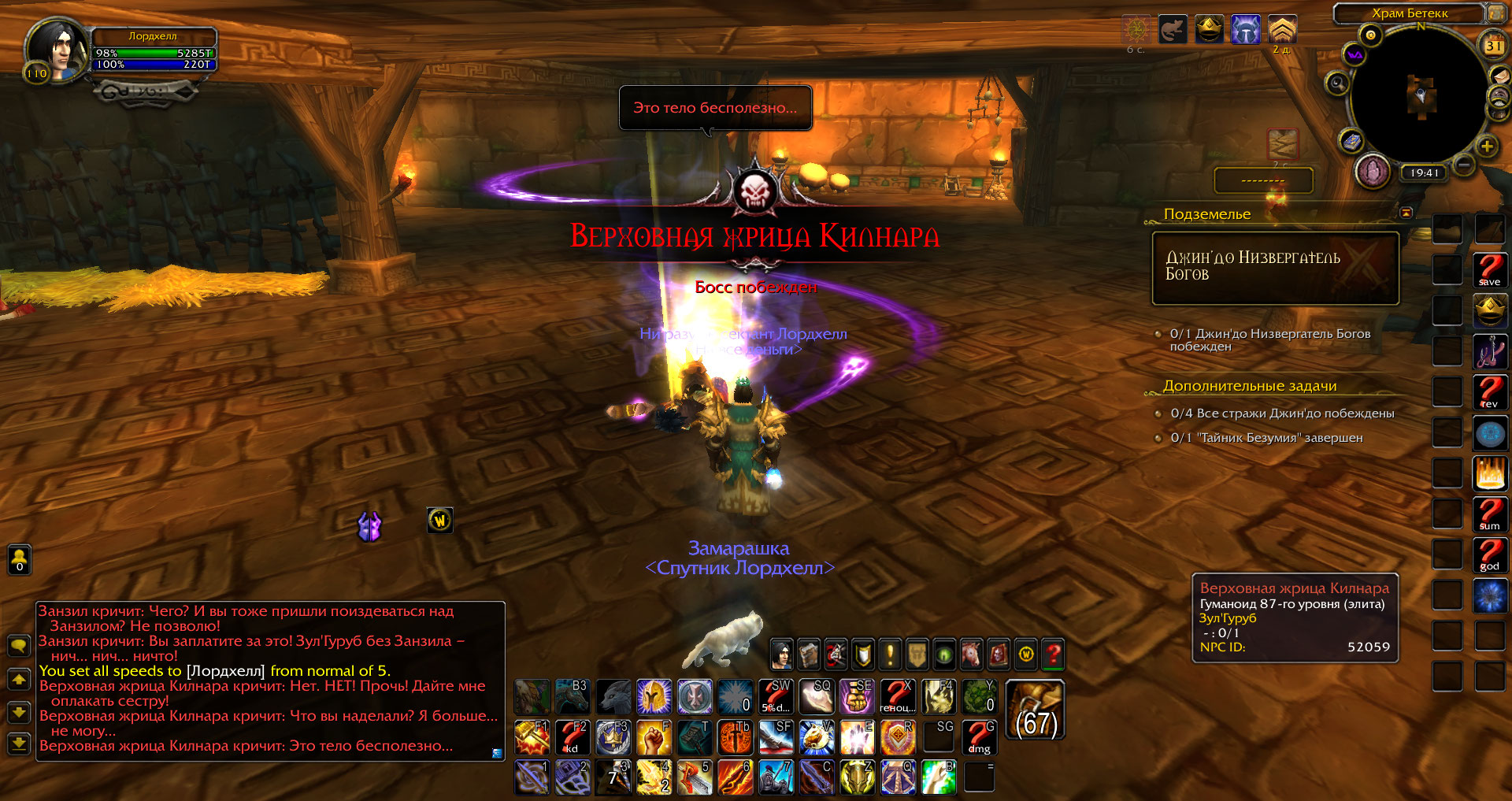The image size is (1512, 801).
Task: Zoom in with the minimap plus button
Action: (1487, 146)
